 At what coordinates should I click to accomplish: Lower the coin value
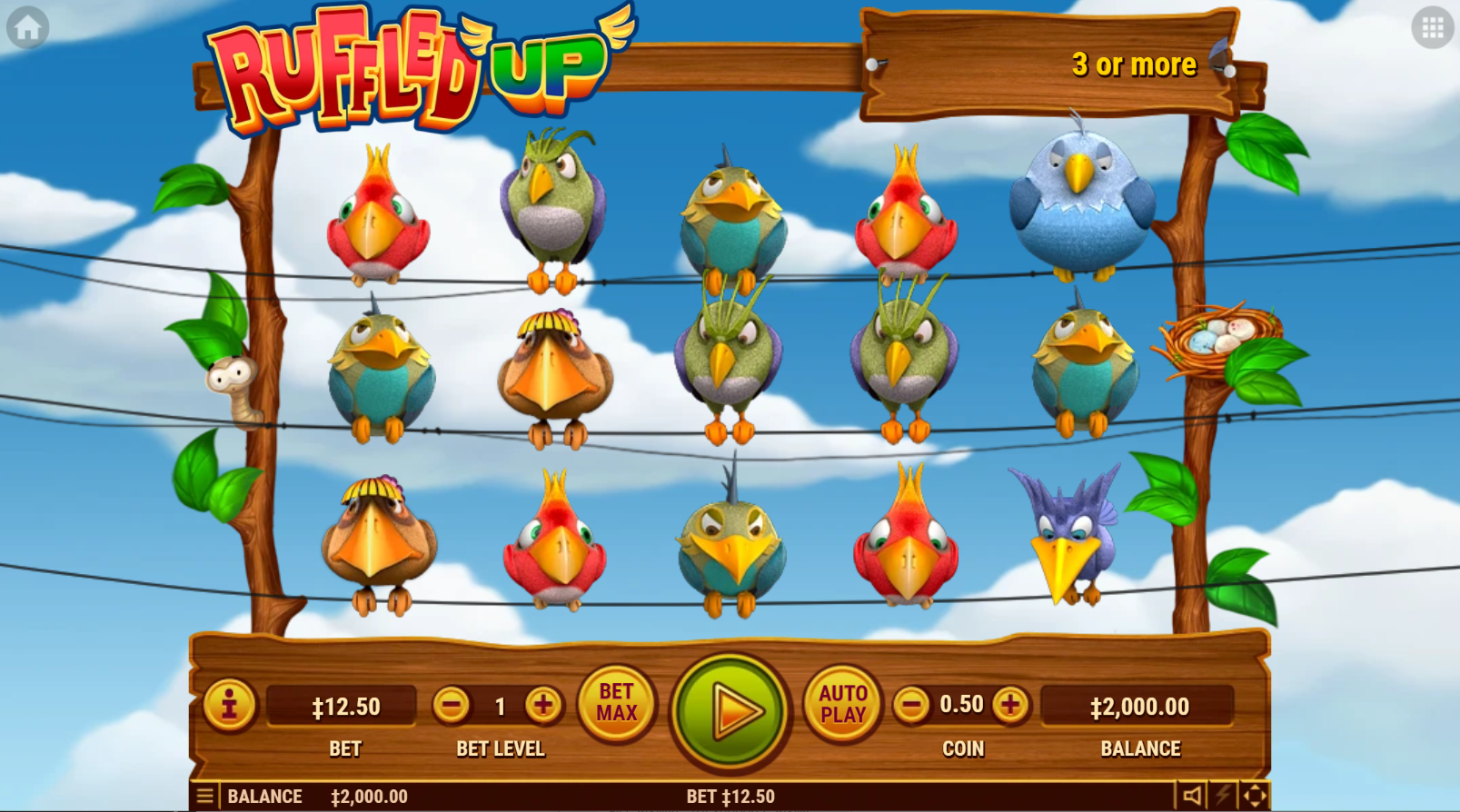911,705
